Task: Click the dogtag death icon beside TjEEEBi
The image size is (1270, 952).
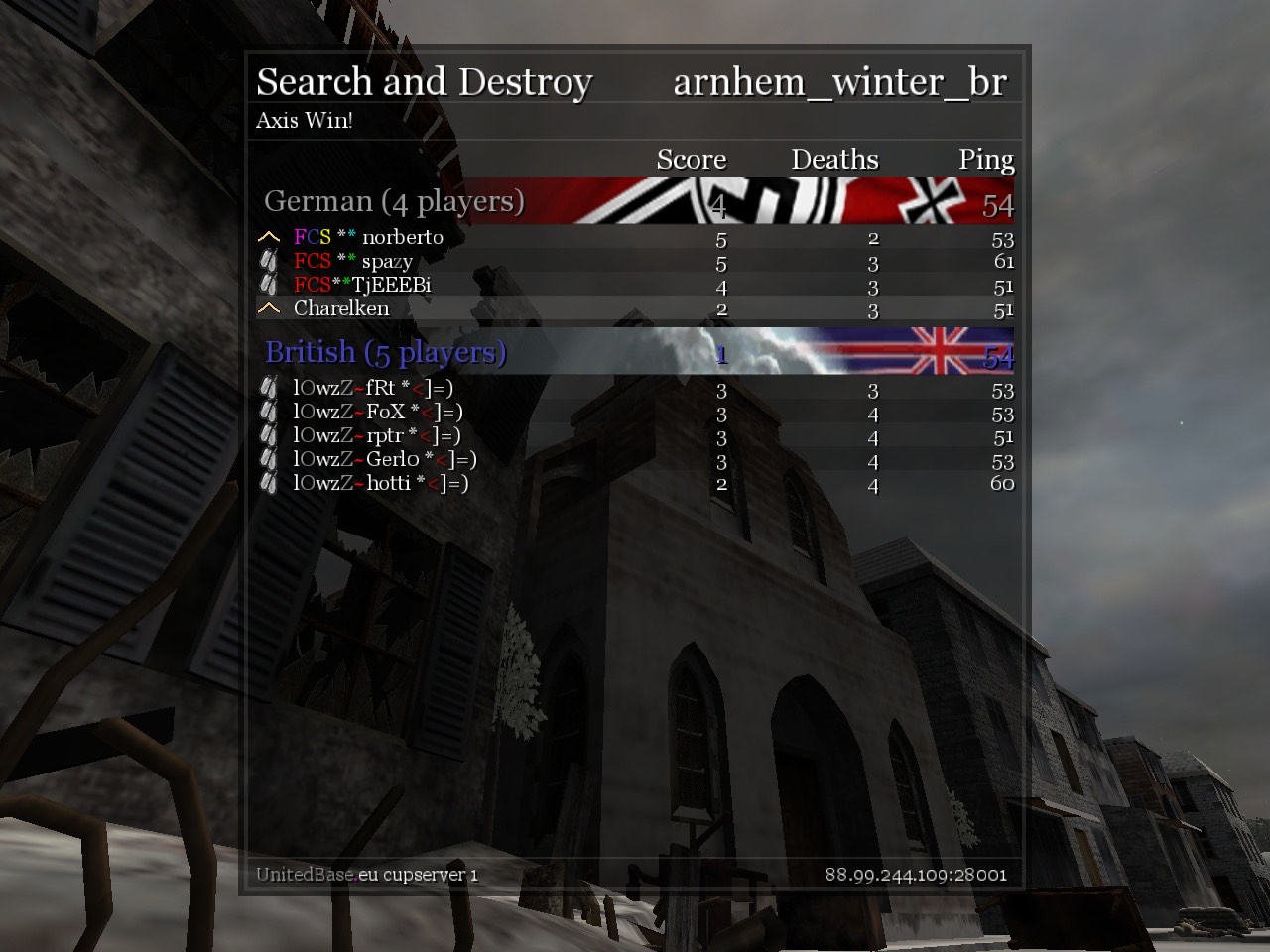Action: (x=266, y=285)
